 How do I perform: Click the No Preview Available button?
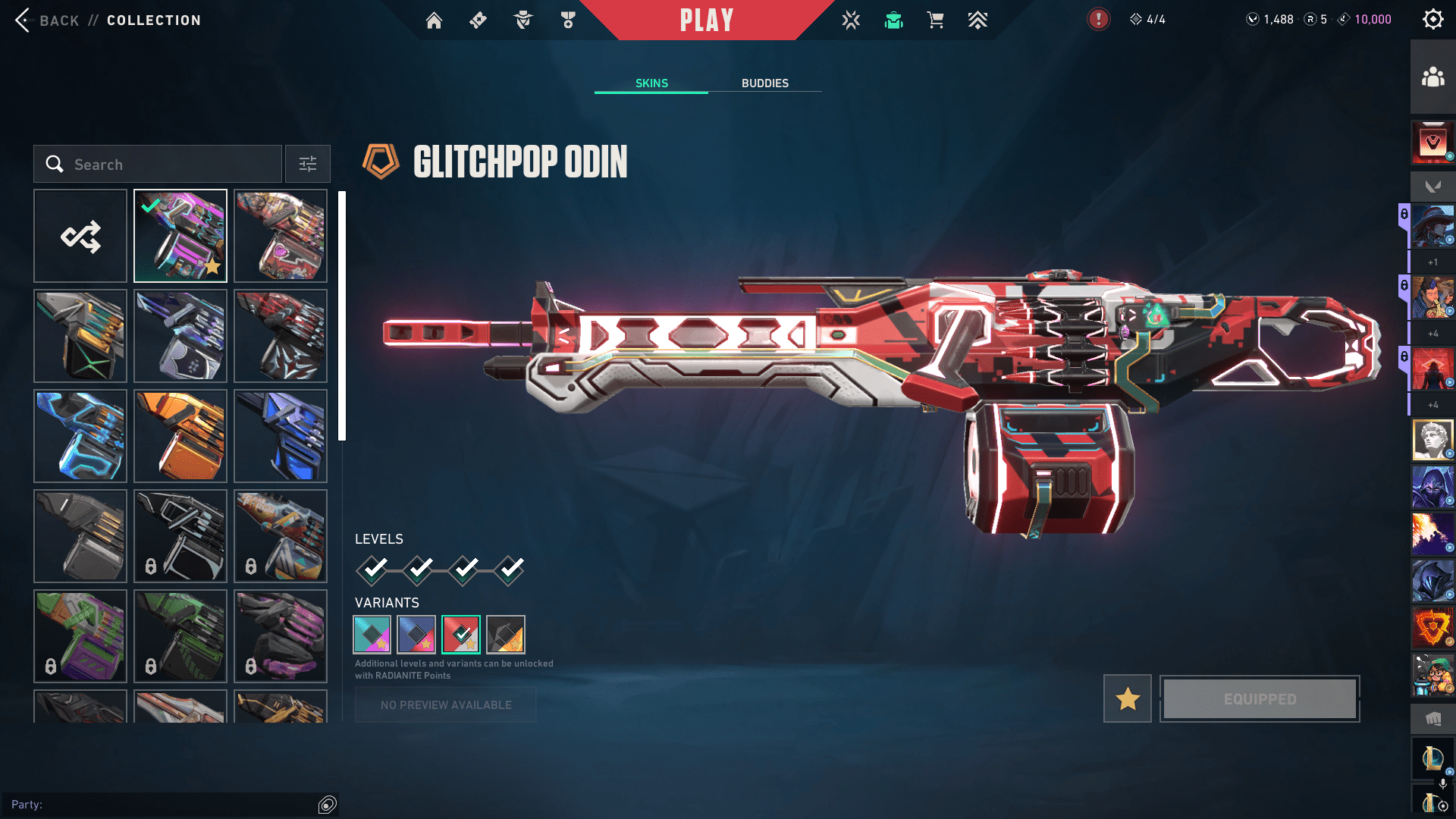click(446, 704)
